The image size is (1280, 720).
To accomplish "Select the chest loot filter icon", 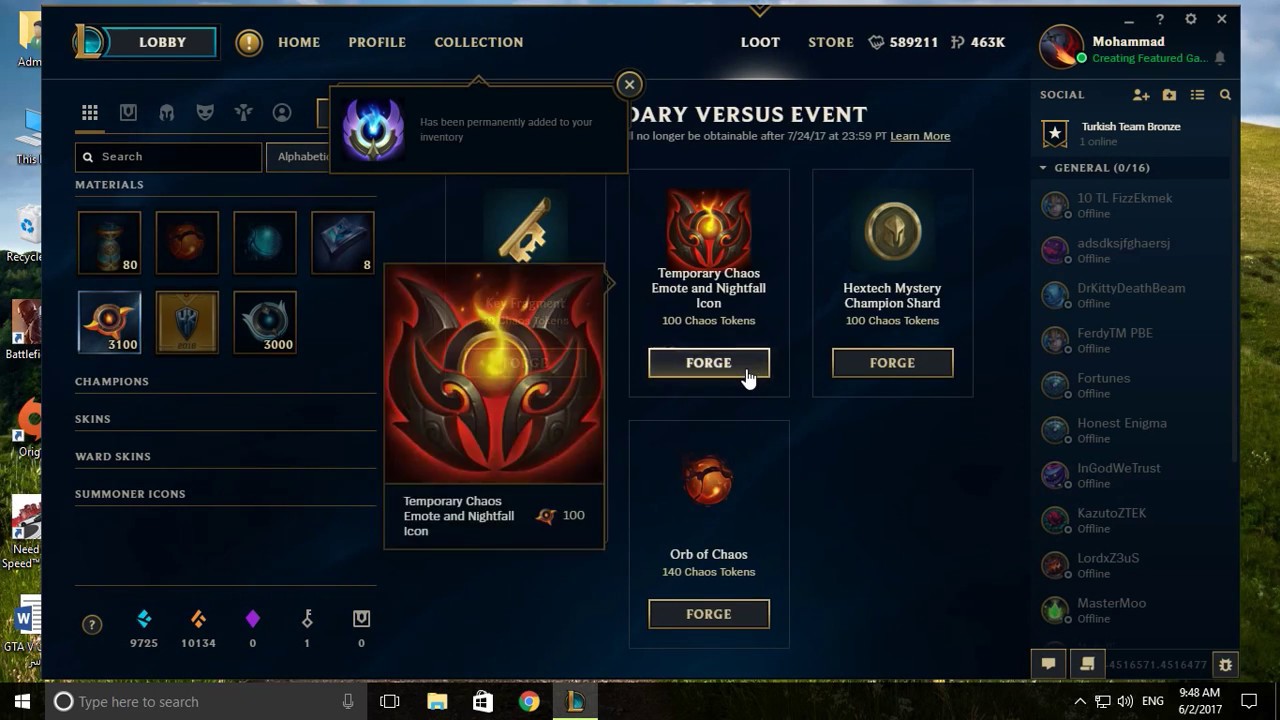I will click(128, 113).
